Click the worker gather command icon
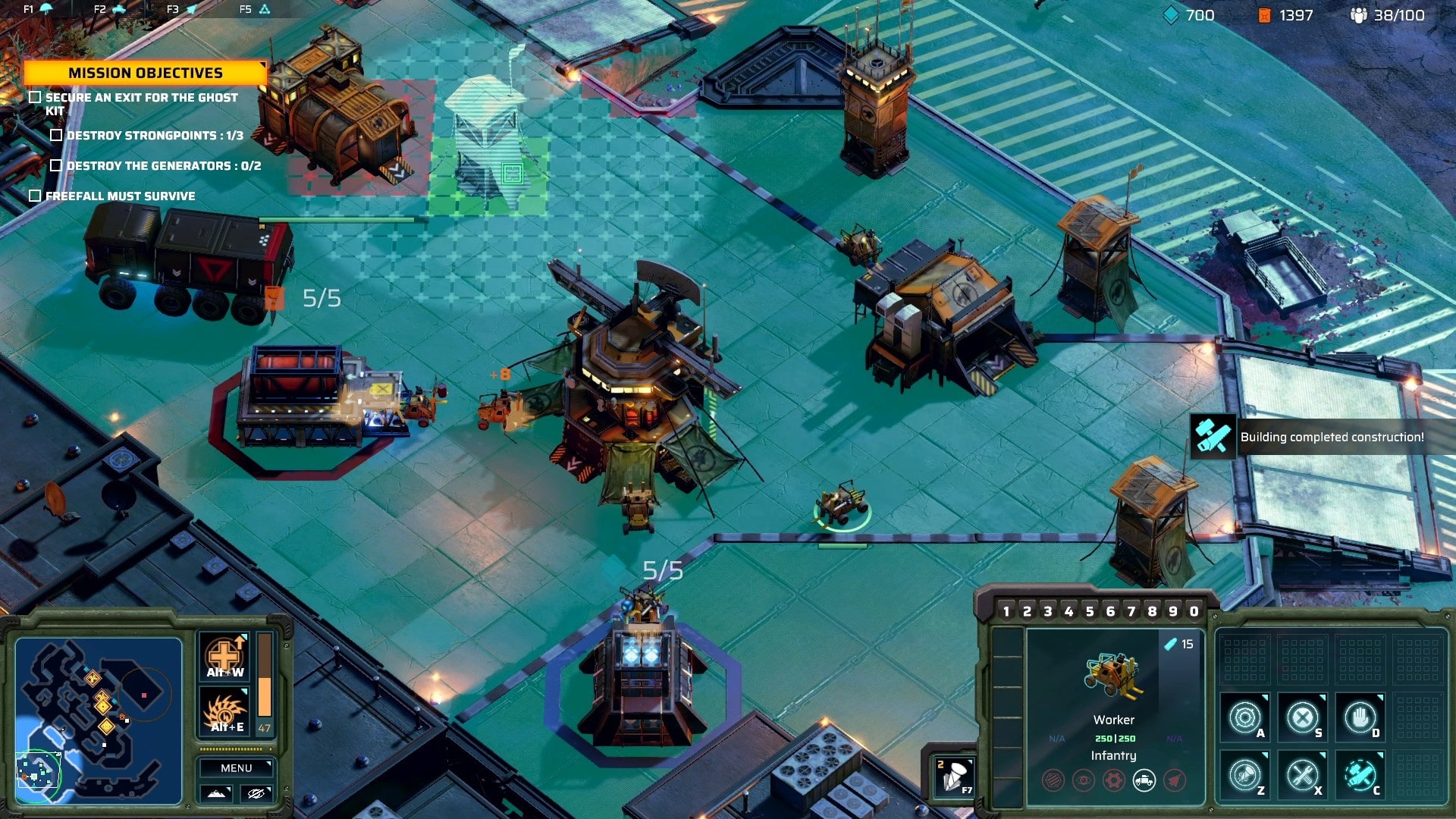 pyautogui.click(x=1245, y=775)
